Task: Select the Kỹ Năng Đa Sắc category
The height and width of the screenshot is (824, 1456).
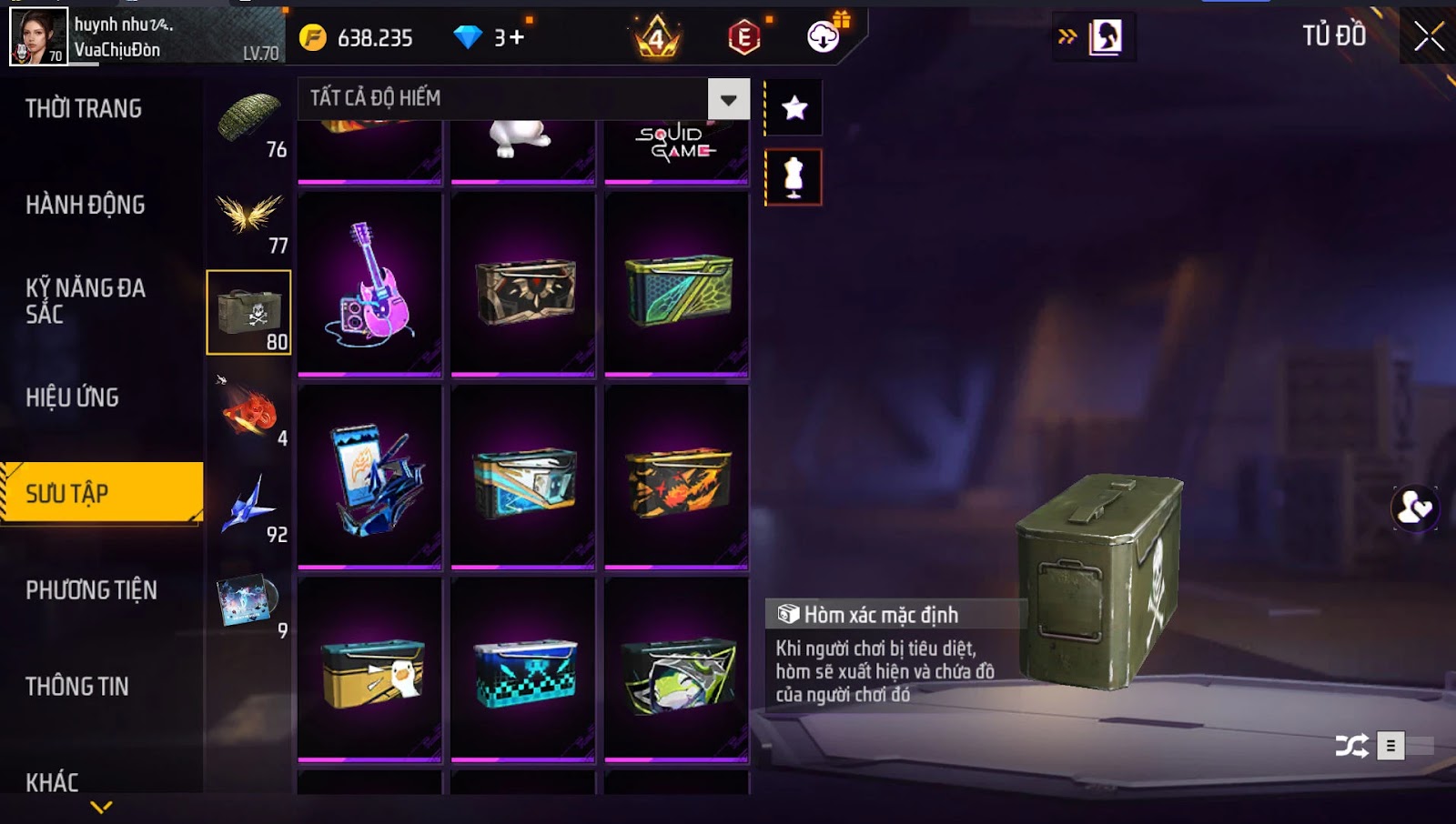Action: coord(86,301)
